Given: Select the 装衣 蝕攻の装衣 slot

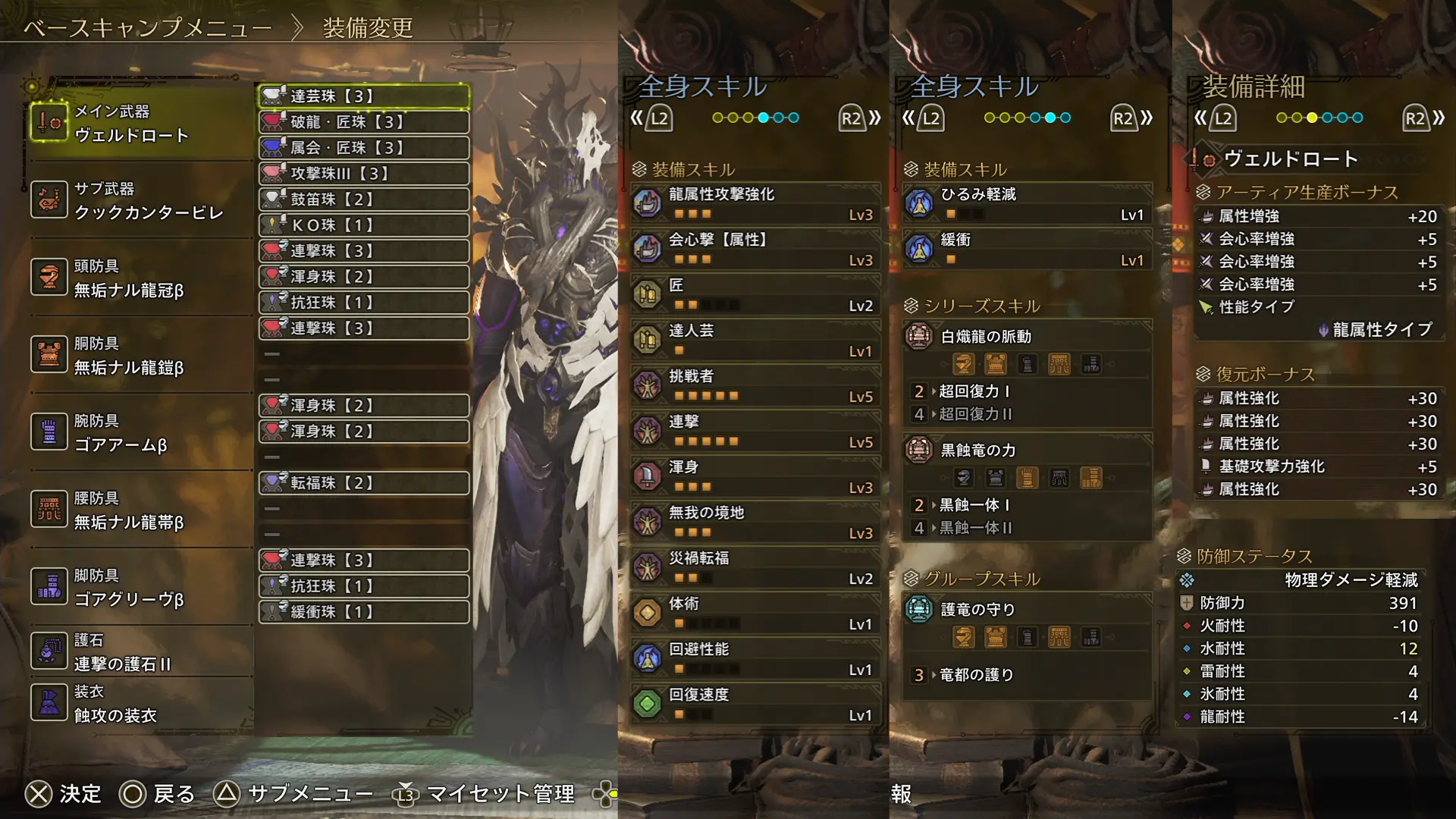Looking at the screenshot, I should coord(140,703).
